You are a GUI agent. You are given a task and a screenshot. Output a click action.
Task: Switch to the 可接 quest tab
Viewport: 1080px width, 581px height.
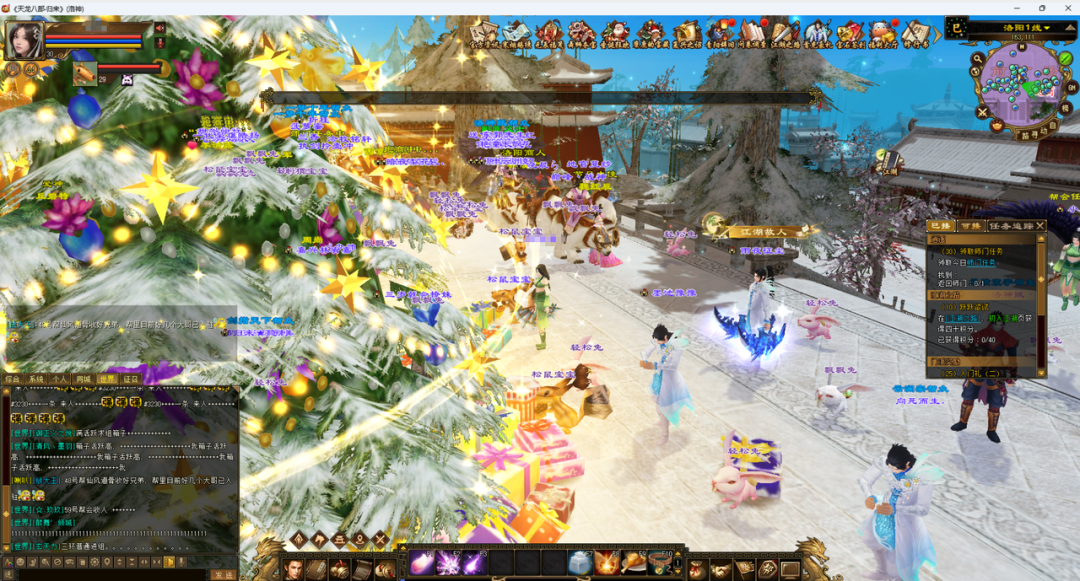(969, 227)
